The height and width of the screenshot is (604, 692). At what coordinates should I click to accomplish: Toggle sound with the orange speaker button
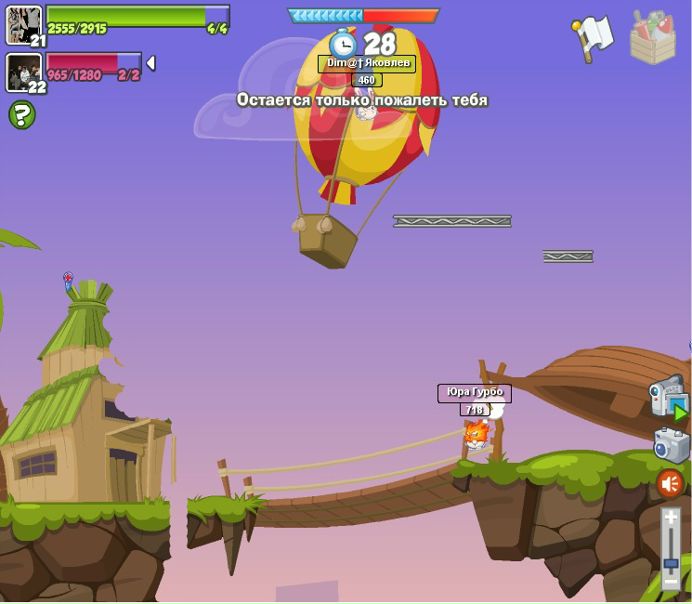(x=670, y=485)
